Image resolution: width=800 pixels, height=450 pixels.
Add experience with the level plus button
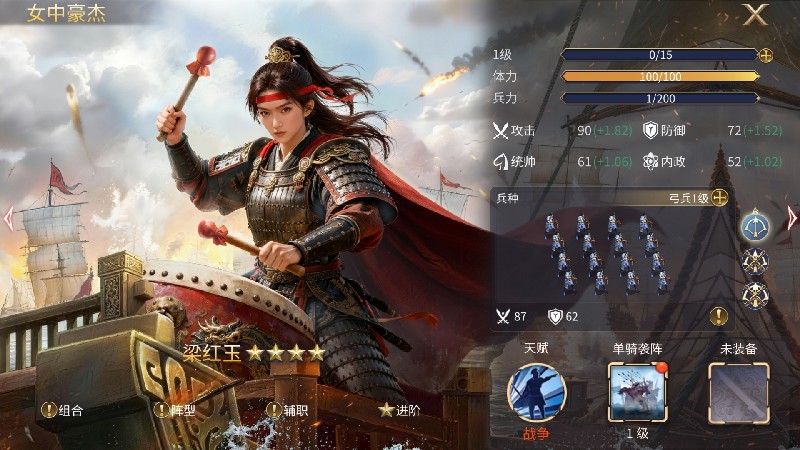coord(766,55)
